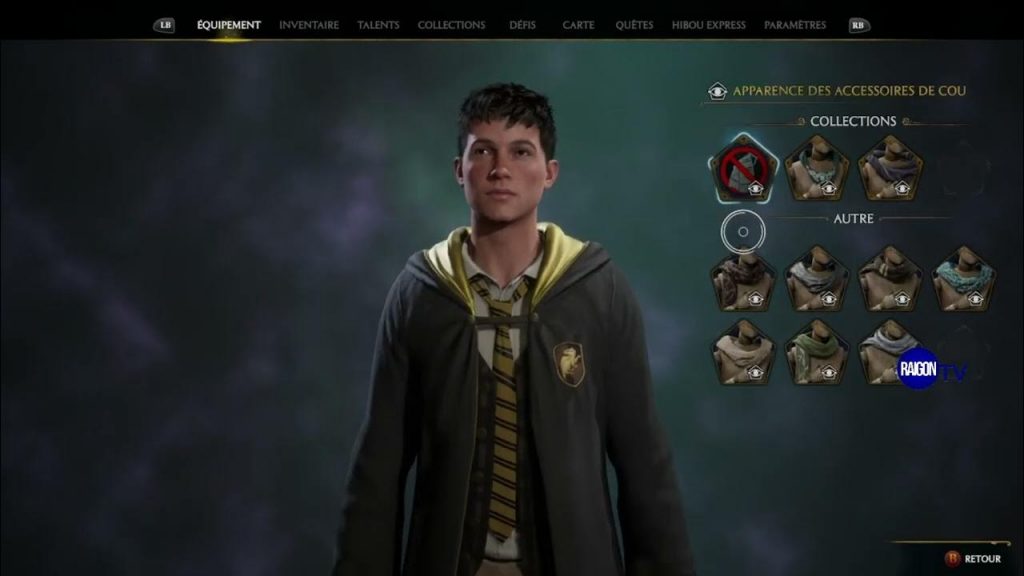
Task: Select the turquoise knit scarf appearance
Action: [x=963, y=279]
